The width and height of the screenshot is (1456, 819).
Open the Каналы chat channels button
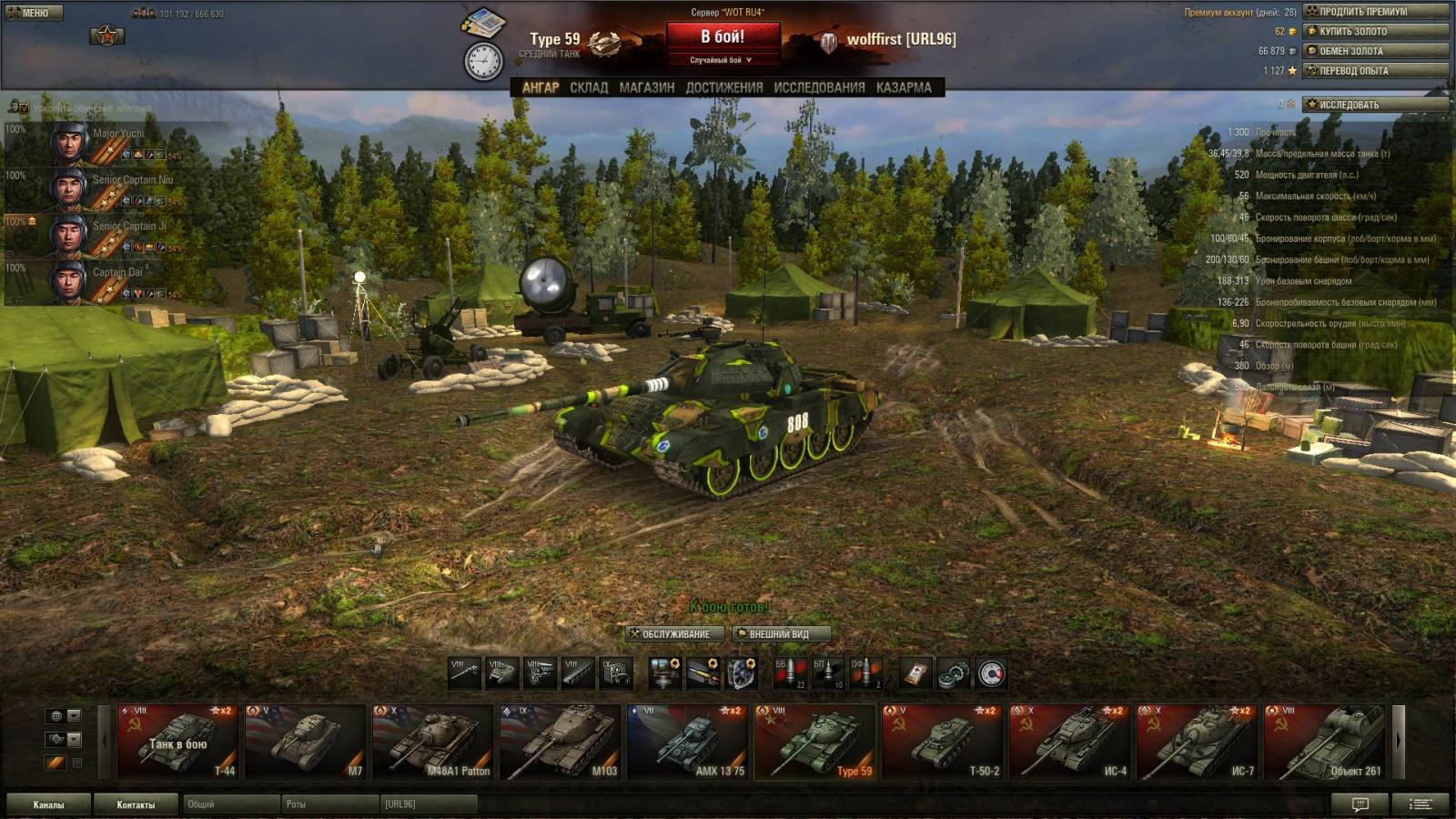(49, 804)
